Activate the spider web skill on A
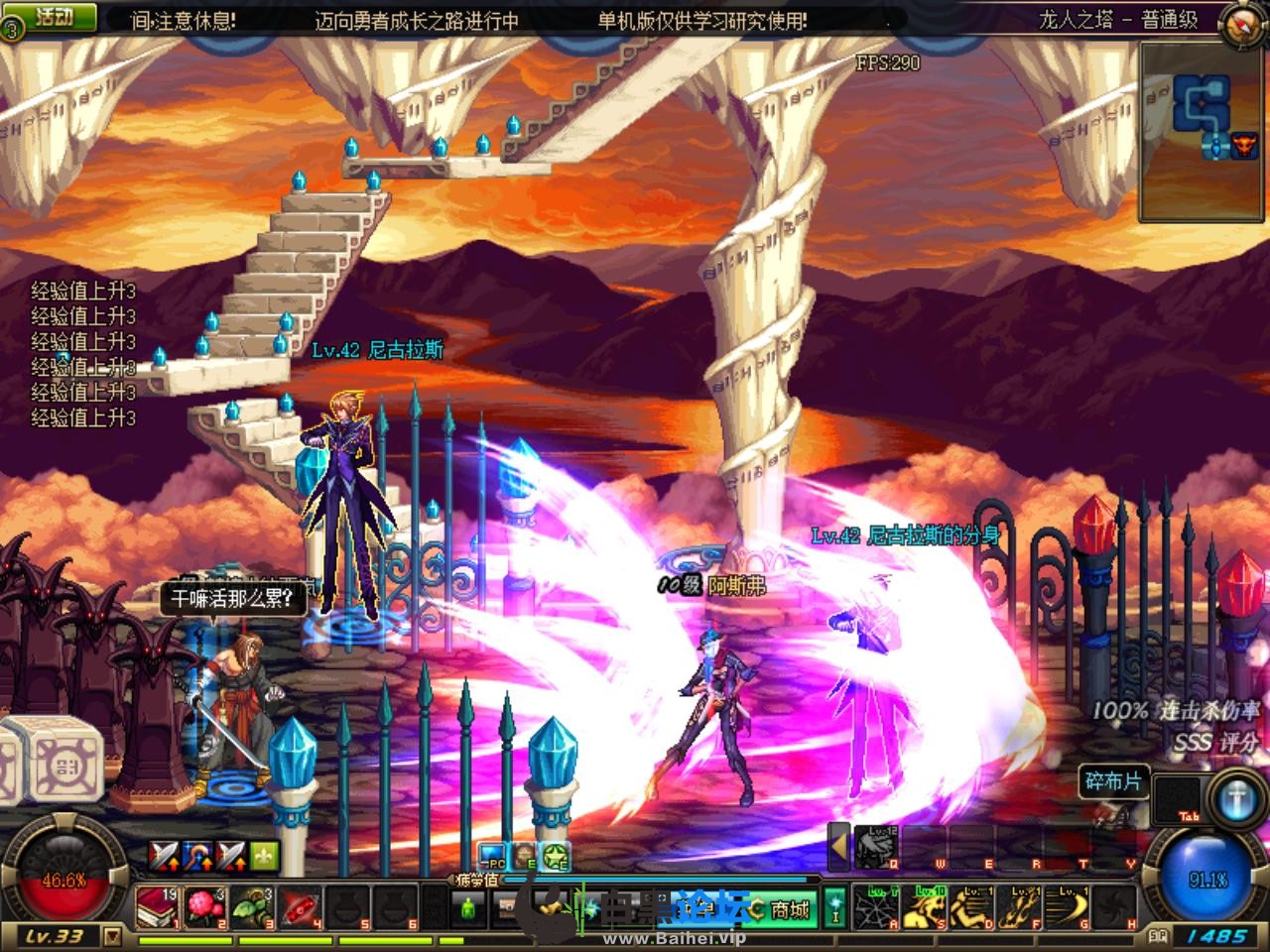Screen dimensions: 1270x952 coord(875,907)
